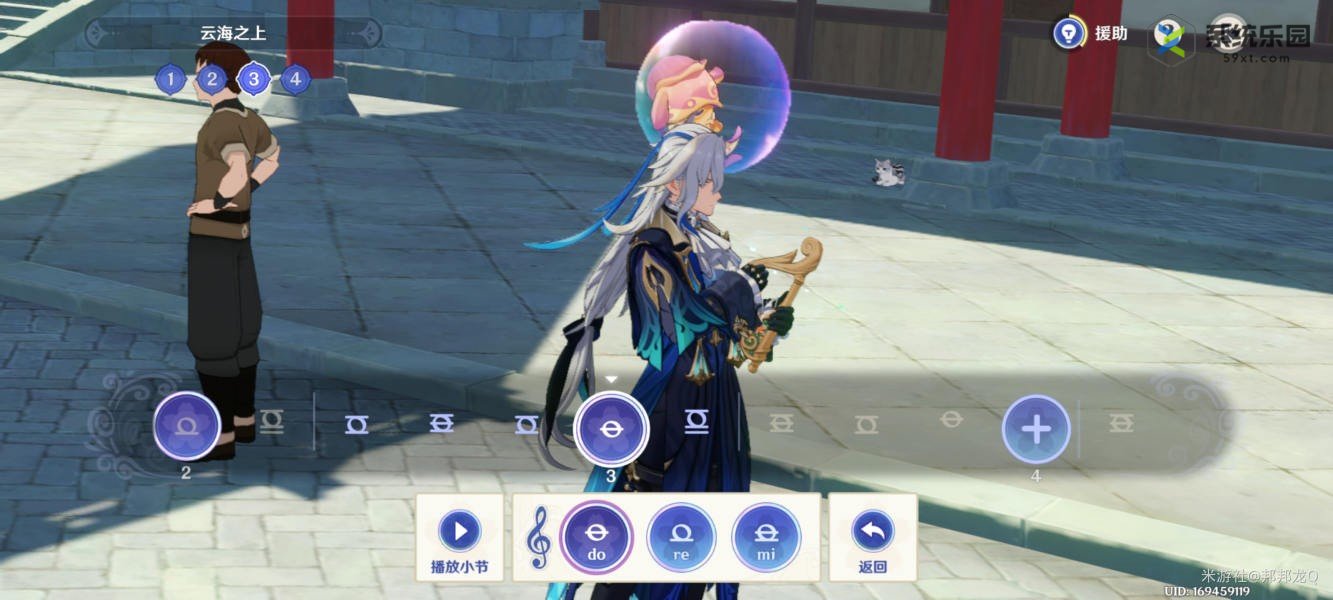Viewport: 1333px width, 600px height.
Task: Open the 援助 help hint
Action: 1070,33
